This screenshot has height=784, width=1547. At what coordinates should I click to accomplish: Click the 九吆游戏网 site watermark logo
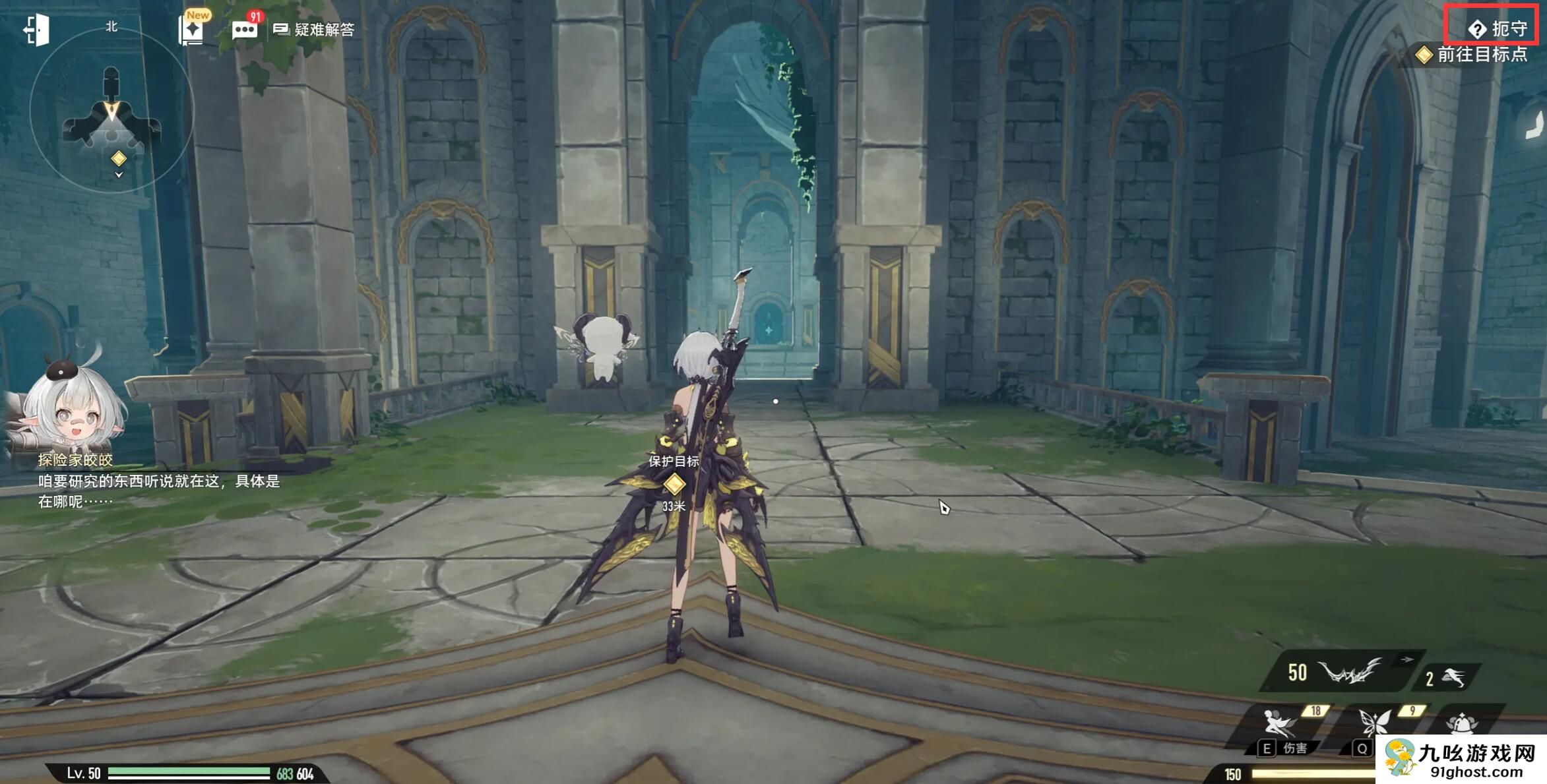pos(1461,760)
